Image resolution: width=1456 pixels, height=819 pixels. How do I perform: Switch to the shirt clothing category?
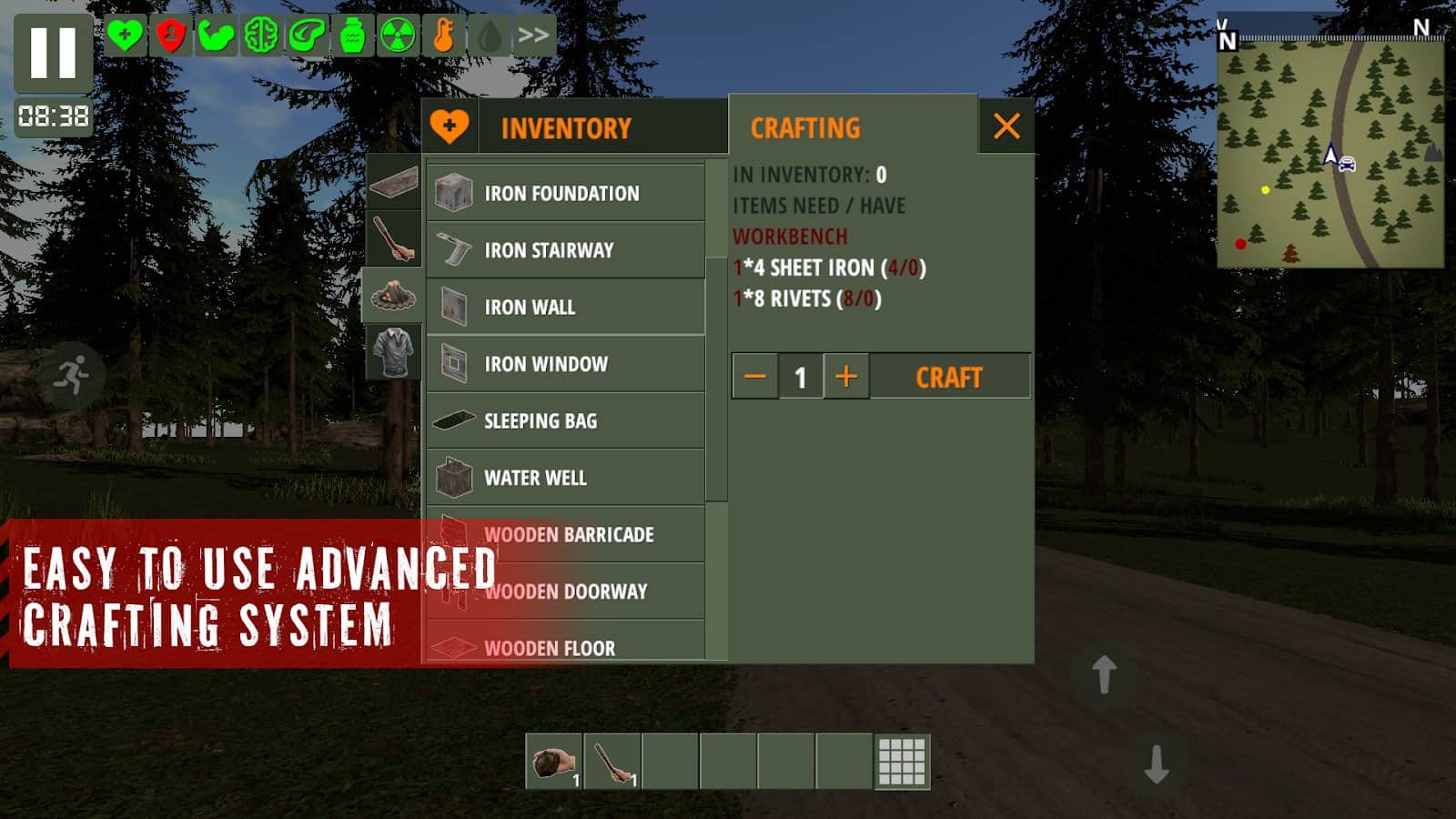[x=393, y=352]
